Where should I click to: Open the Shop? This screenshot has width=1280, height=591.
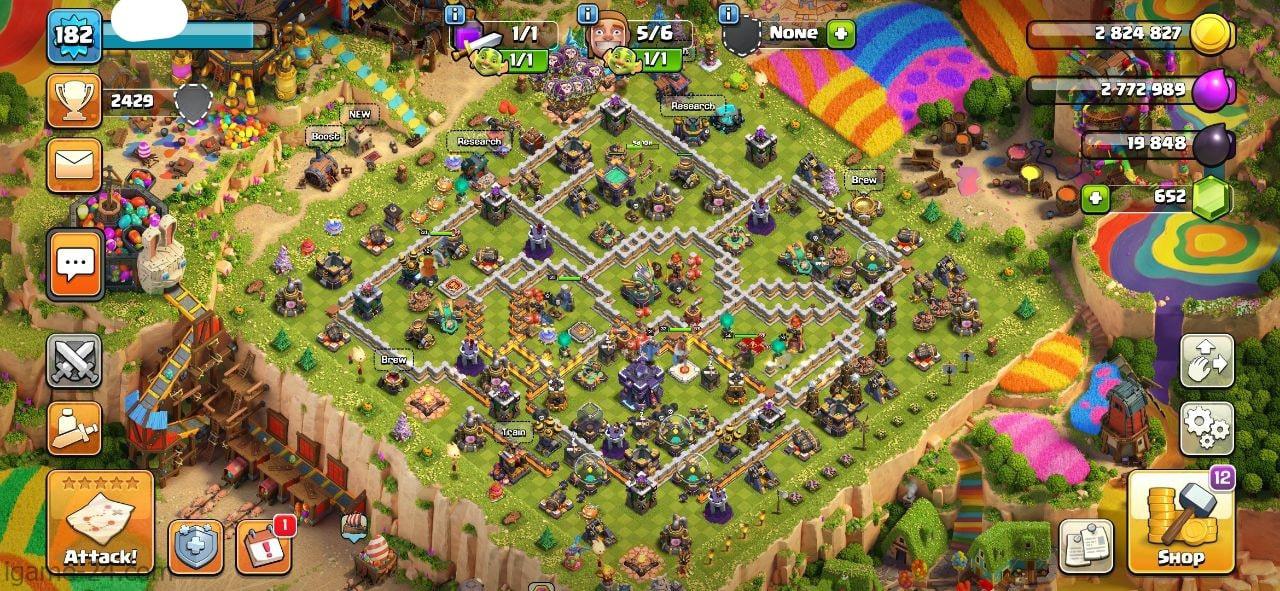(x=1181, y=523)
